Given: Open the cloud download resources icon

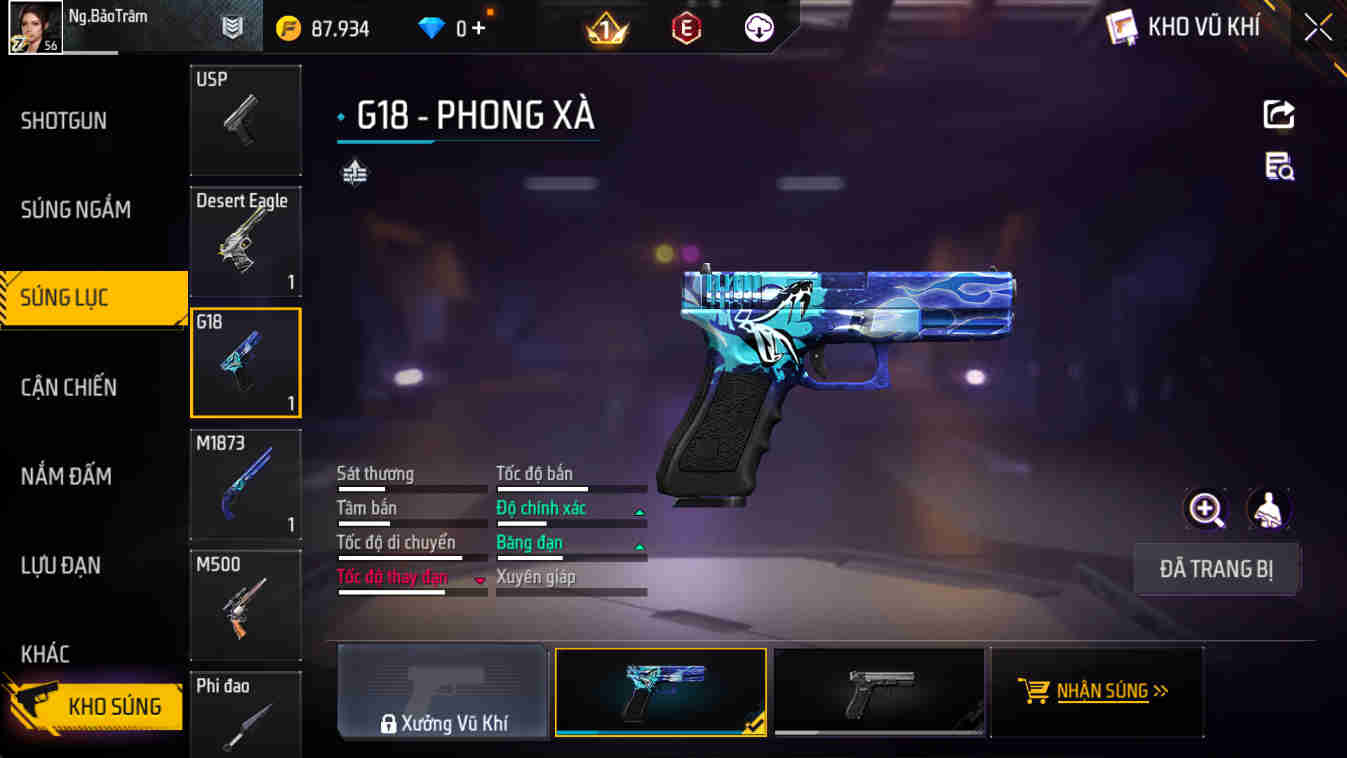Looking at the screenshot, I should pos(758,26).
